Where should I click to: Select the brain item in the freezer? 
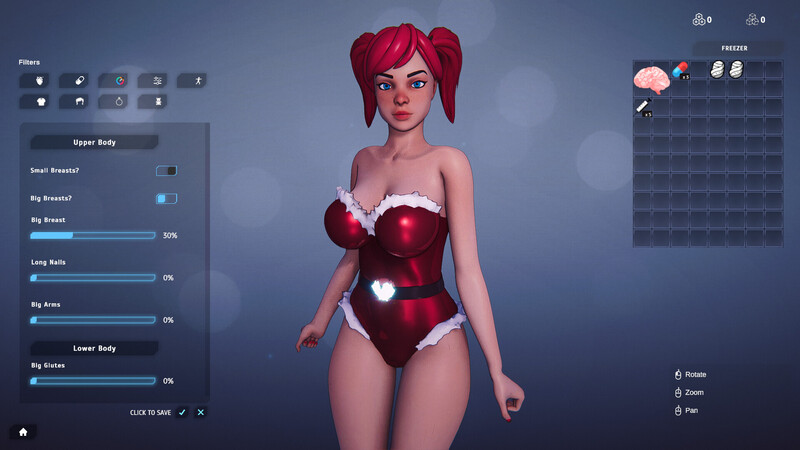651,77
